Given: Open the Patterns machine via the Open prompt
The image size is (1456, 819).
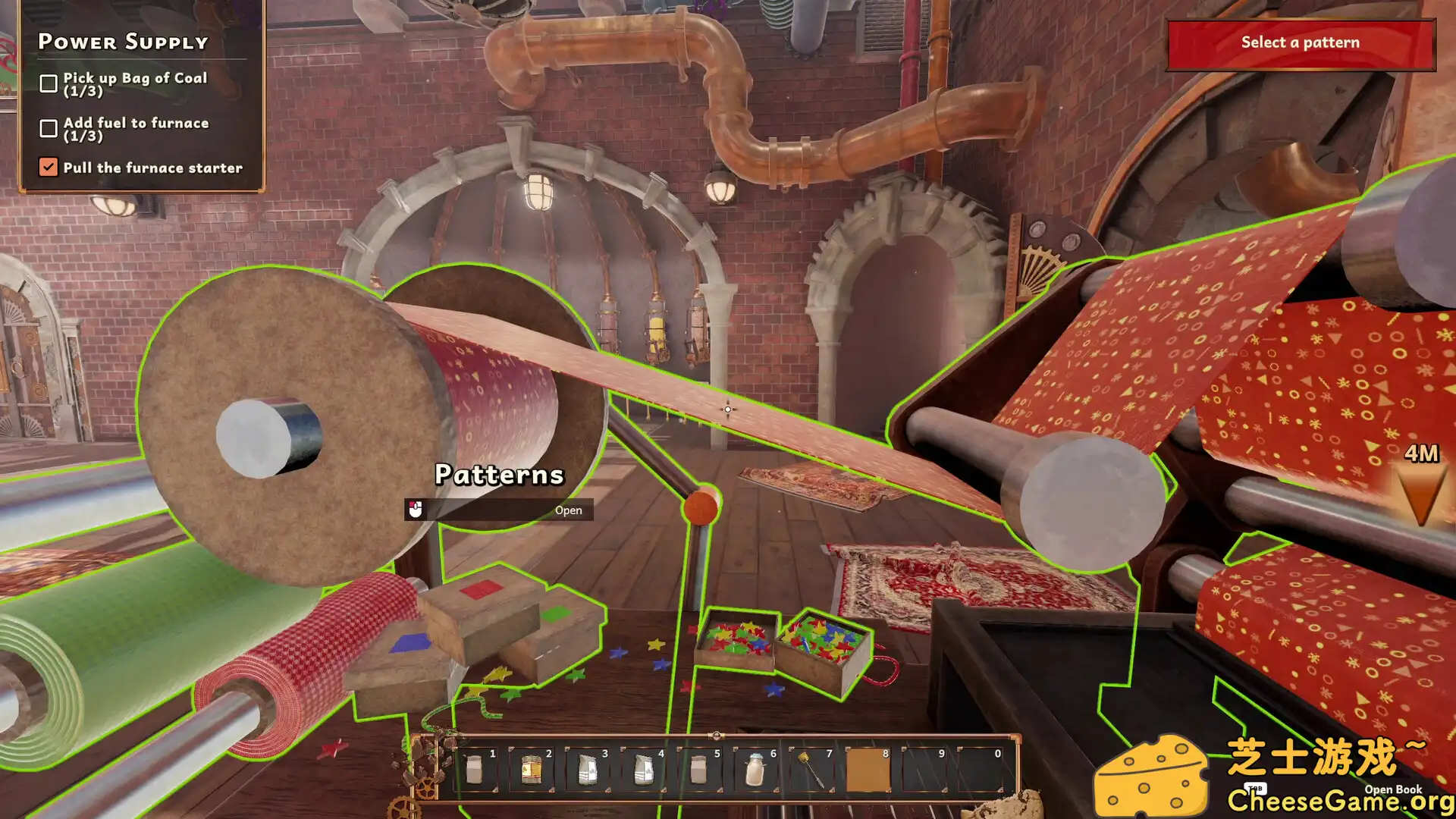Looking at the screenshot, I should click(569, 510).
